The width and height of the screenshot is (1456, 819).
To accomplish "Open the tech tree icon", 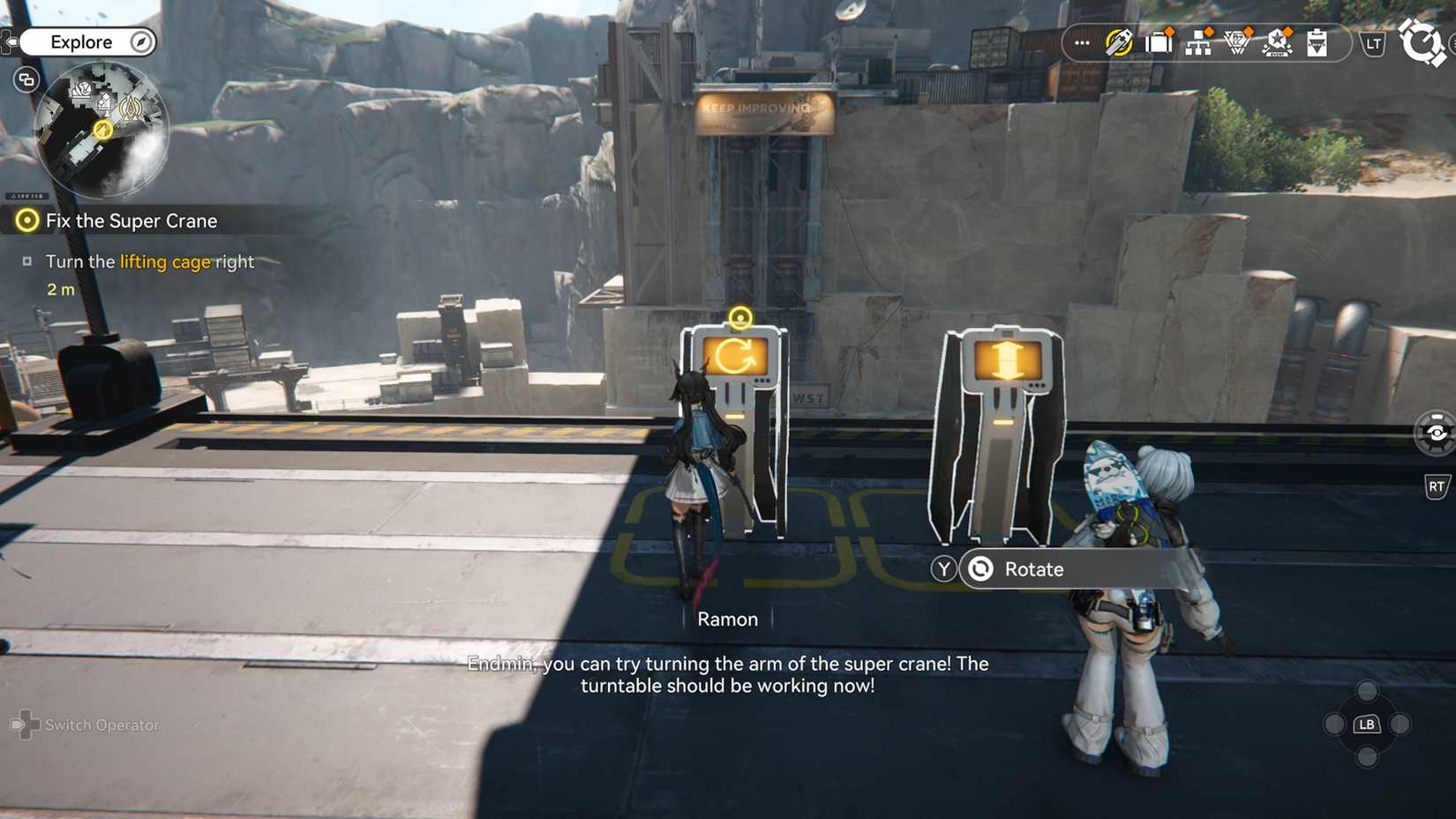I will tap(1198, 41).
